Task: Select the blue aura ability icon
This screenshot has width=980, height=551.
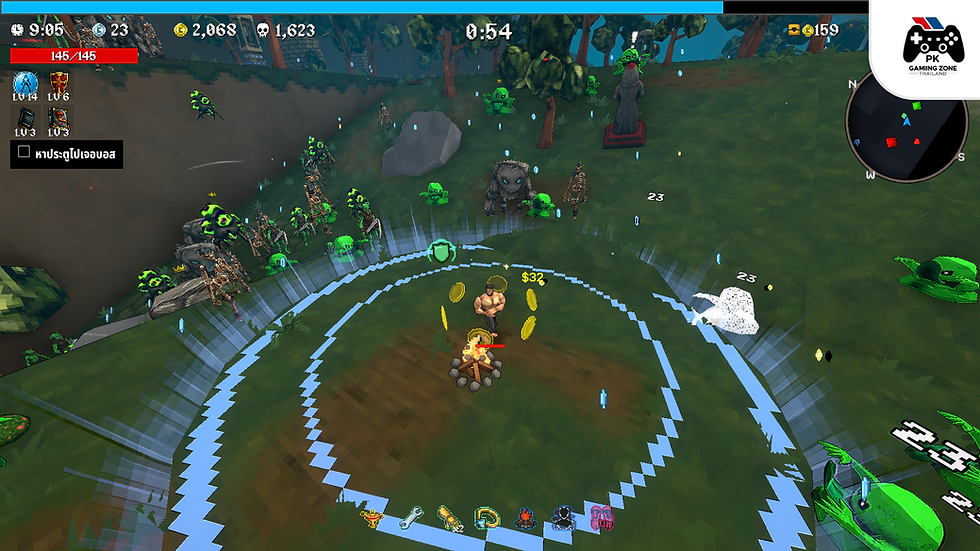Action: (x=26, y=83)
